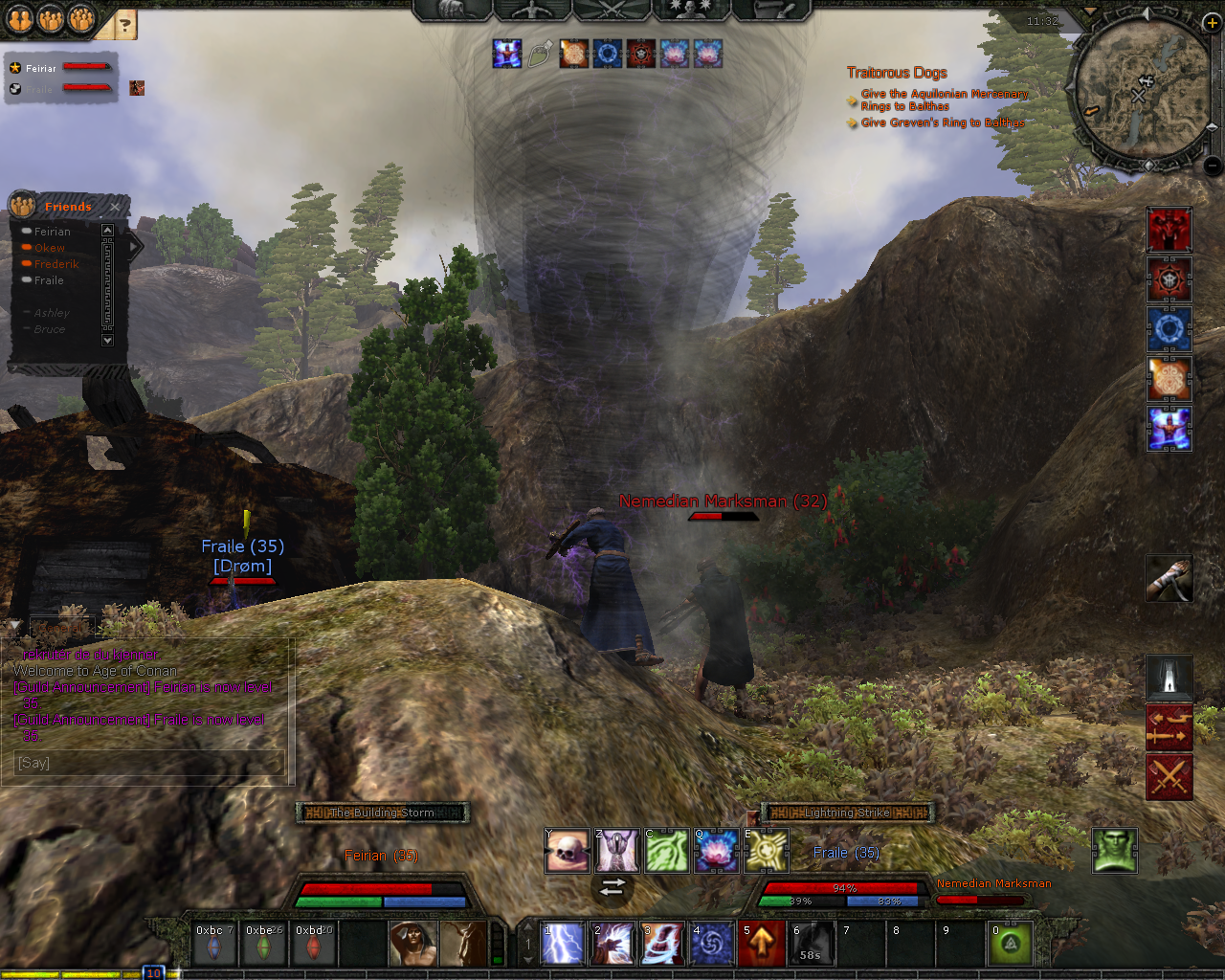
Task: Click the swap arrows button below the skills
Action: click(612, 887)
